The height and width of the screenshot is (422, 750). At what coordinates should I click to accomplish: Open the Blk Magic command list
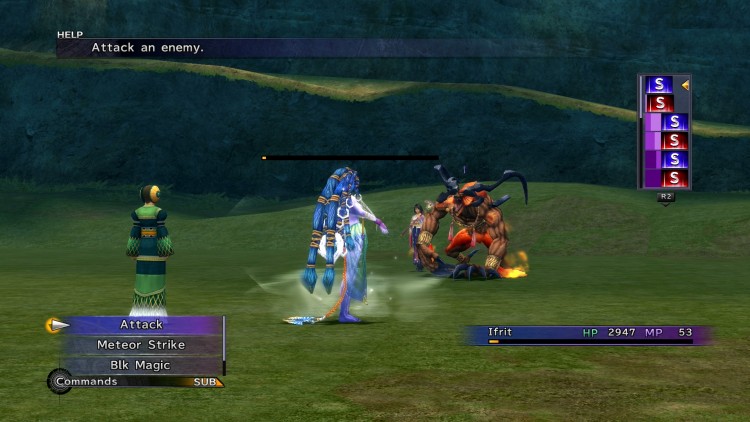tap(141, 365)
